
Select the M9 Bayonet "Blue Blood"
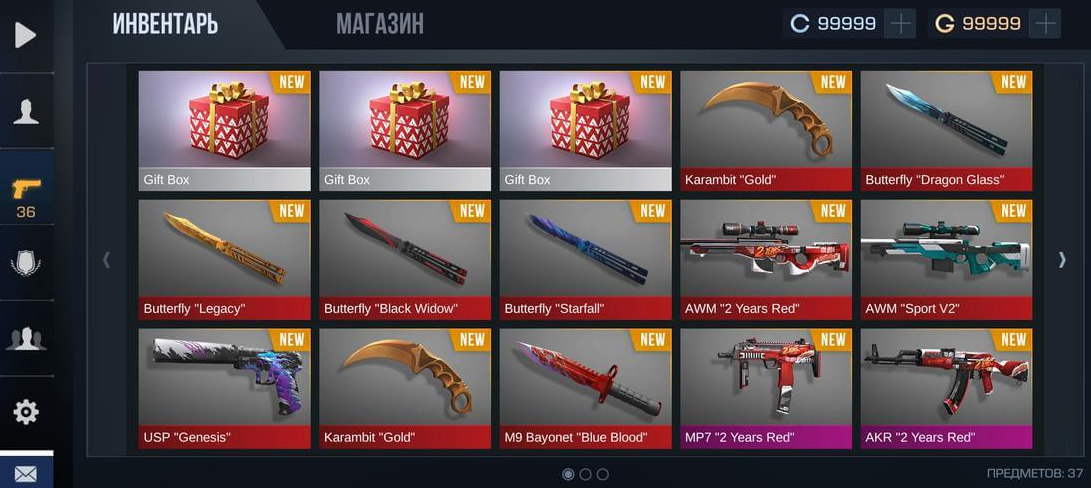pos(585,388)
